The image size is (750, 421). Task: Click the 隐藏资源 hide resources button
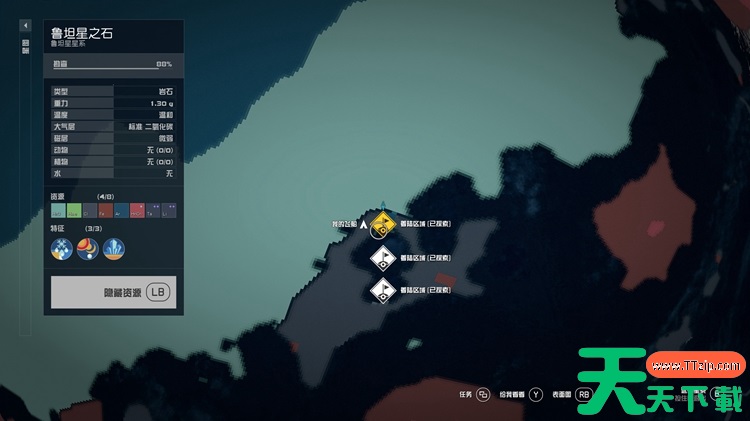pyautogui.click(x=114, y=292)
